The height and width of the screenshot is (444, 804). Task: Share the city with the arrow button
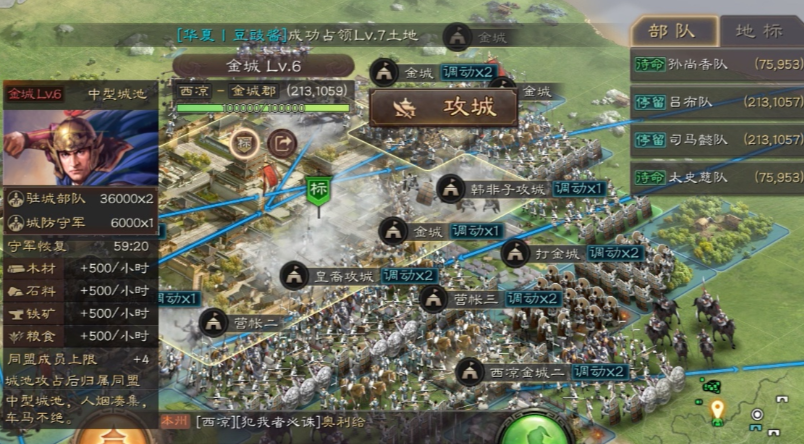point(283,144)
